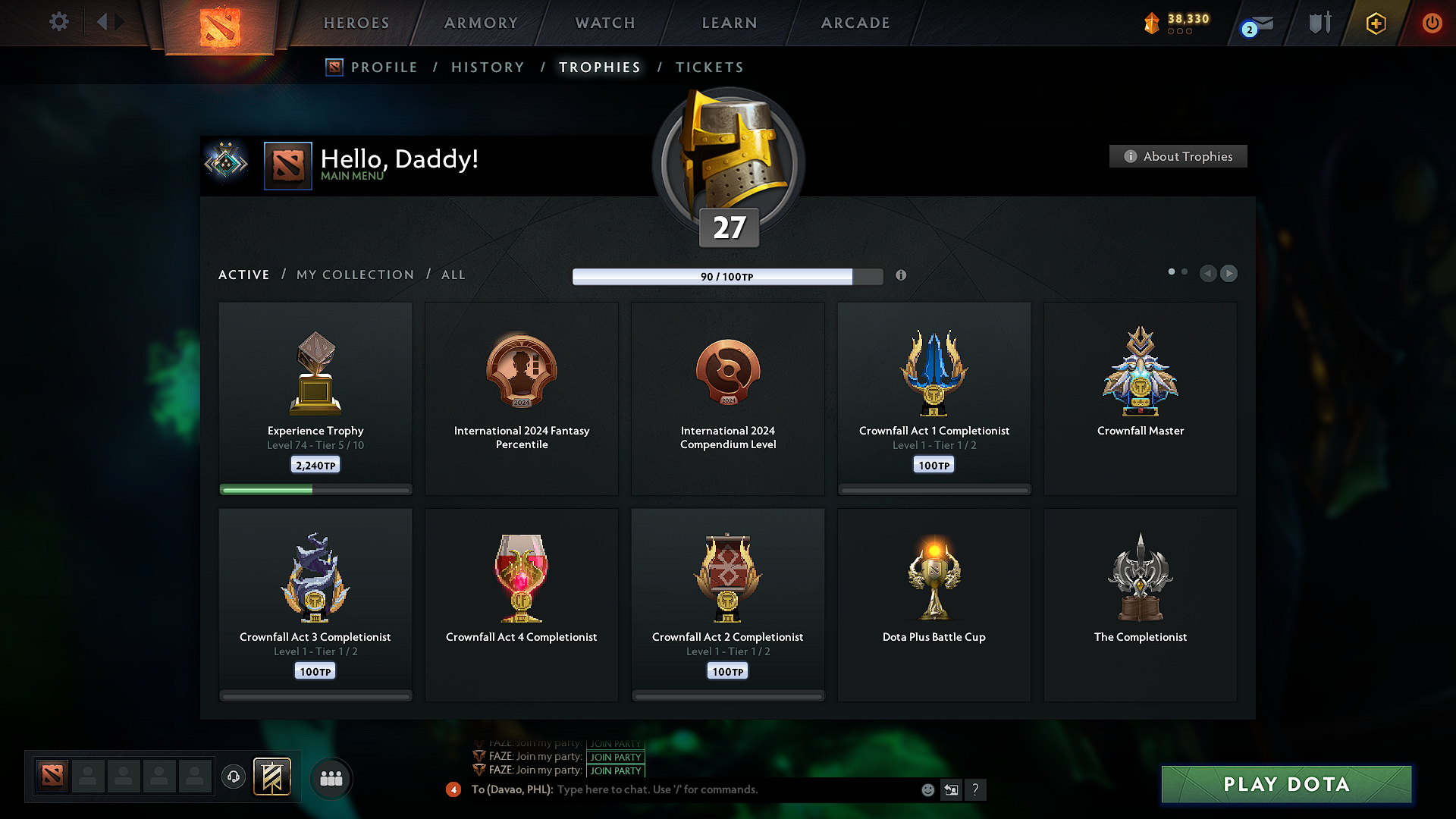The height and width of the screenshot is (819, 1456).
Task: Go to the Armory section
Action: coord(481,24)
